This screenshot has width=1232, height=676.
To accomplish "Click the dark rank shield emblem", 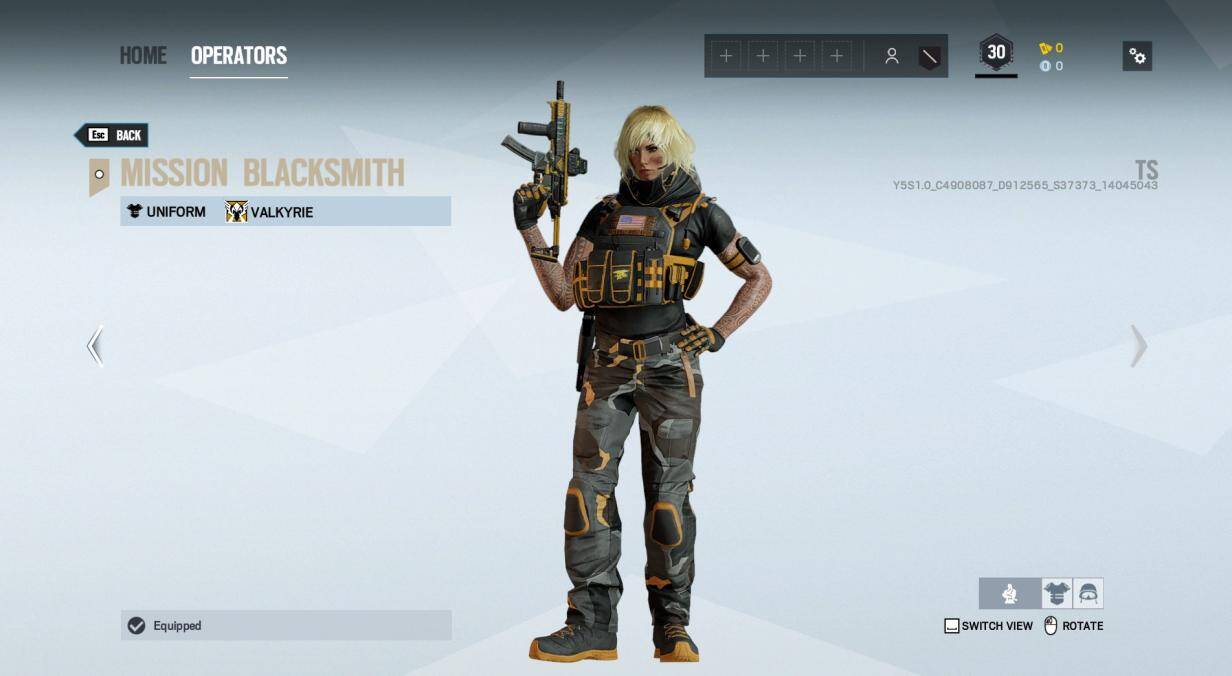I will (x=929, y=57).
